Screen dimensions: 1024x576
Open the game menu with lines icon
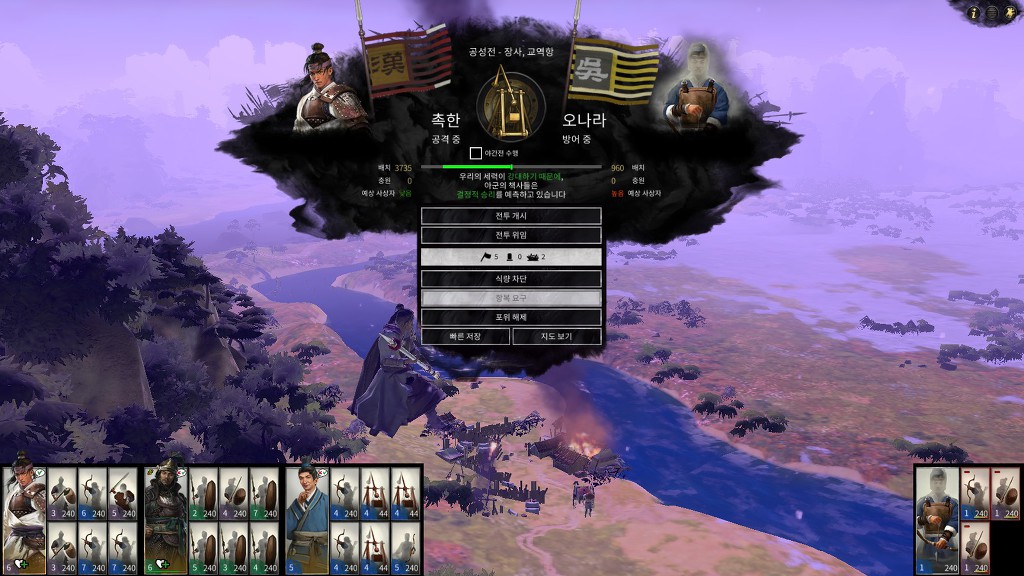992,13
